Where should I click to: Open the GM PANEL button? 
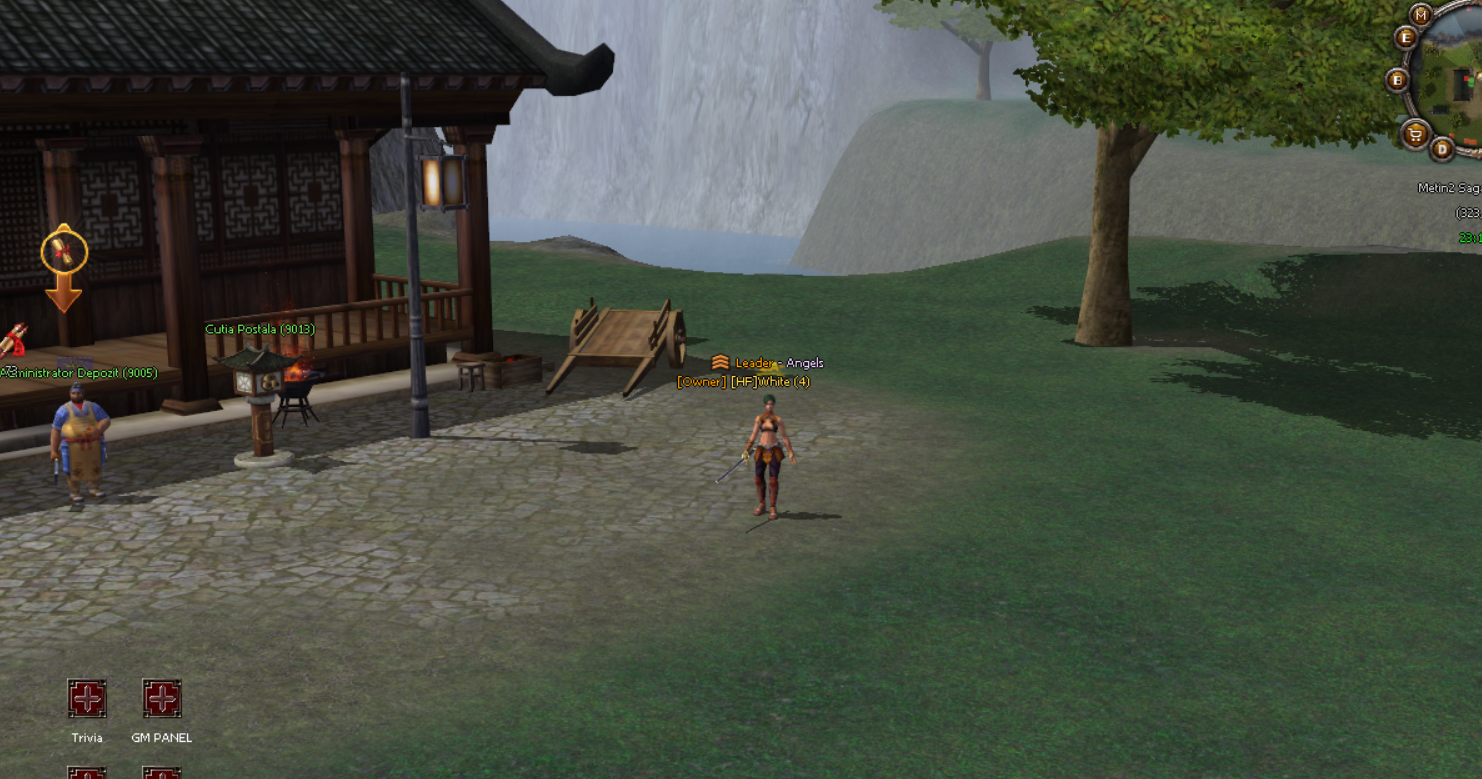point(161,698)
